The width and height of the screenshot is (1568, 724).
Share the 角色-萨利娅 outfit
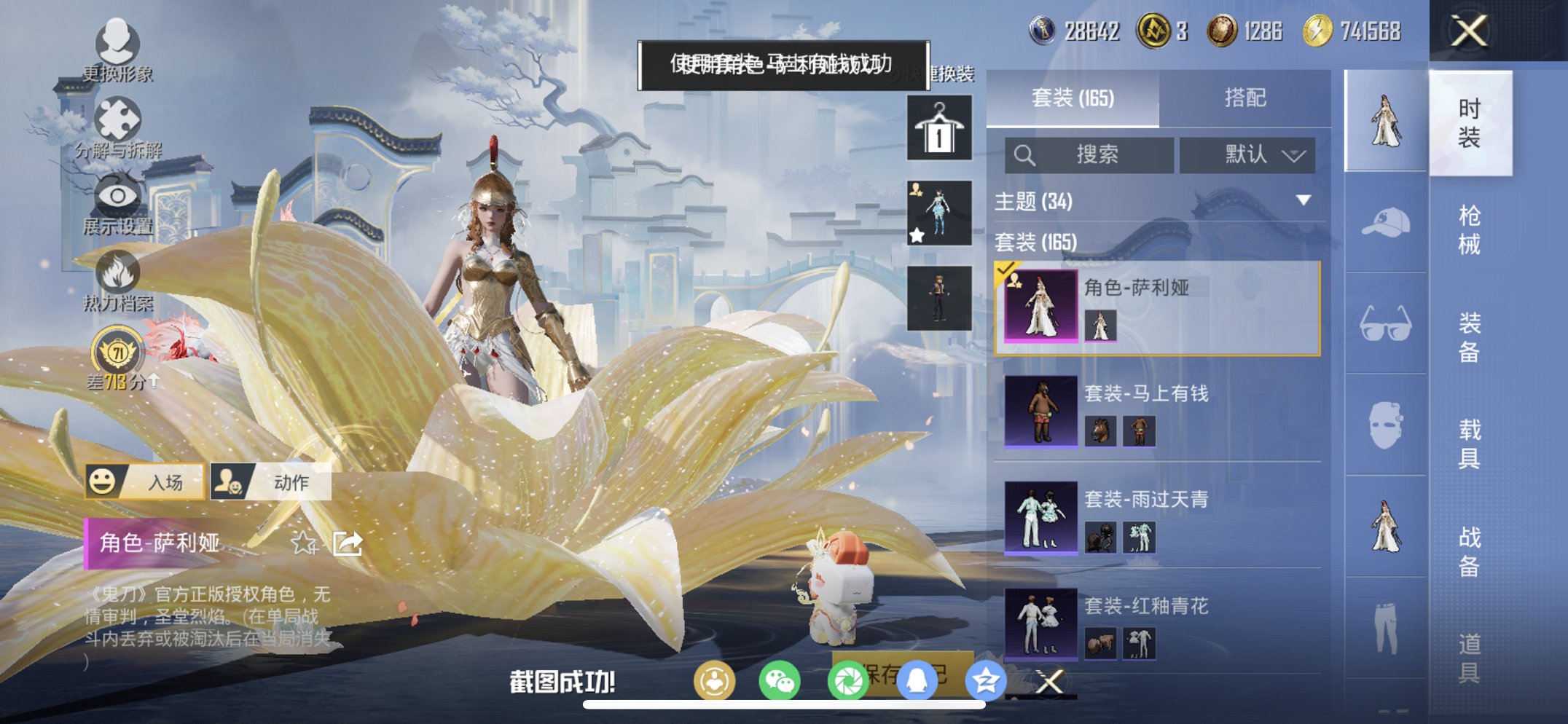point(348,543)
